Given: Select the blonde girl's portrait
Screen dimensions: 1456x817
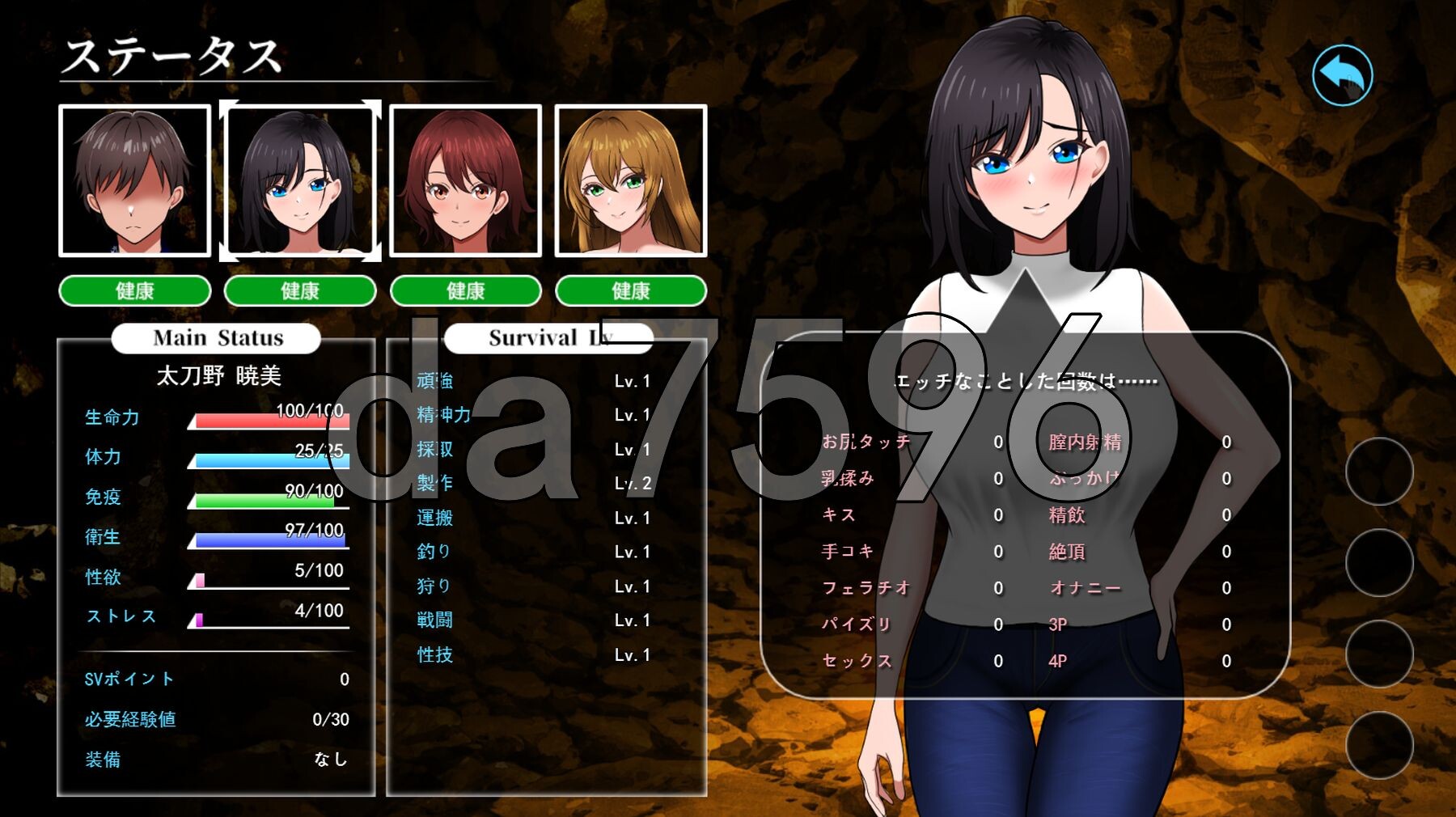Looking at the screenshot, I should [x=629, y=180].
